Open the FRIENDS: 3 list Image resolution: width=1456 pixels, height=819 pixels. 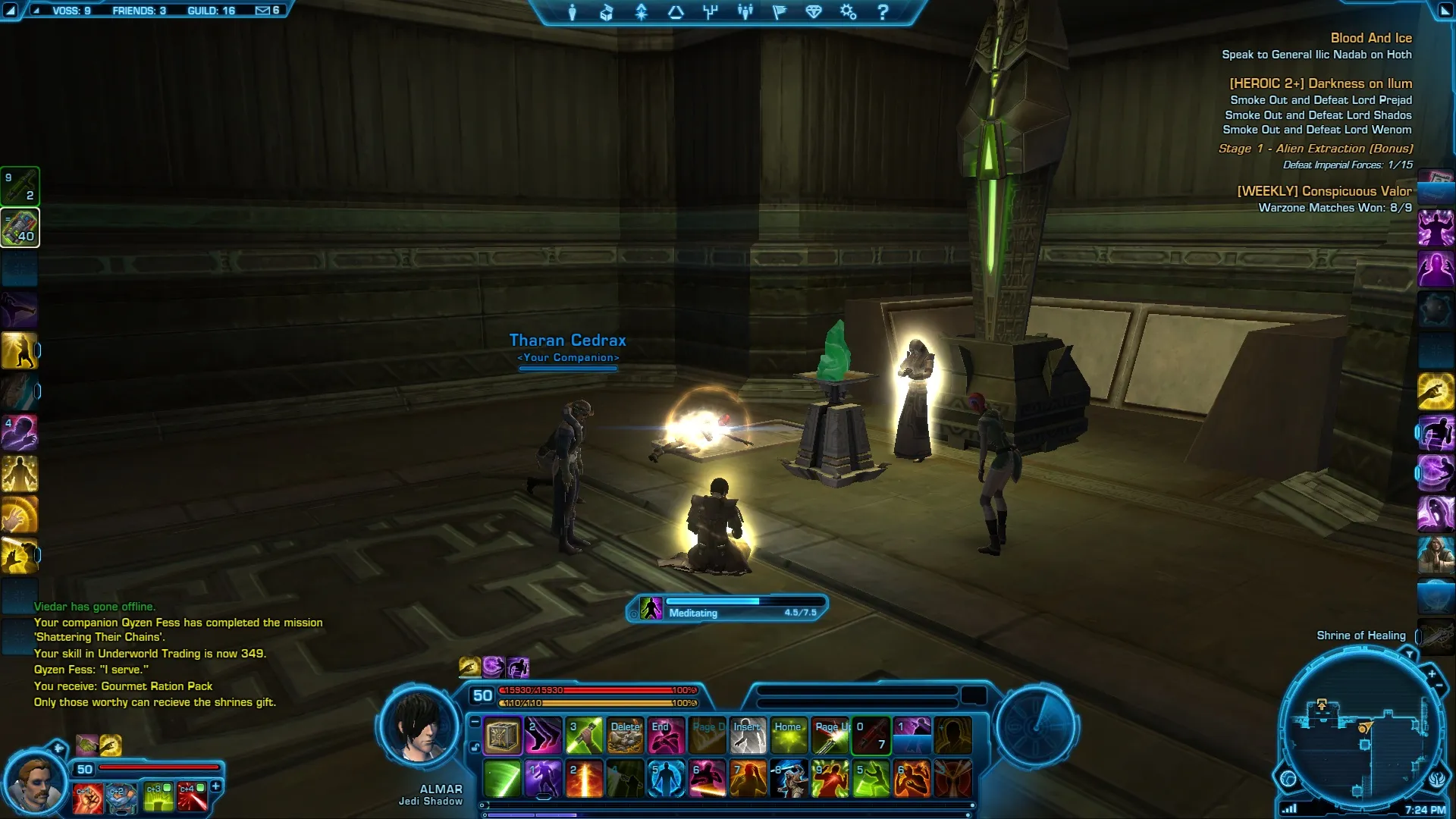(x=139, y=11)
